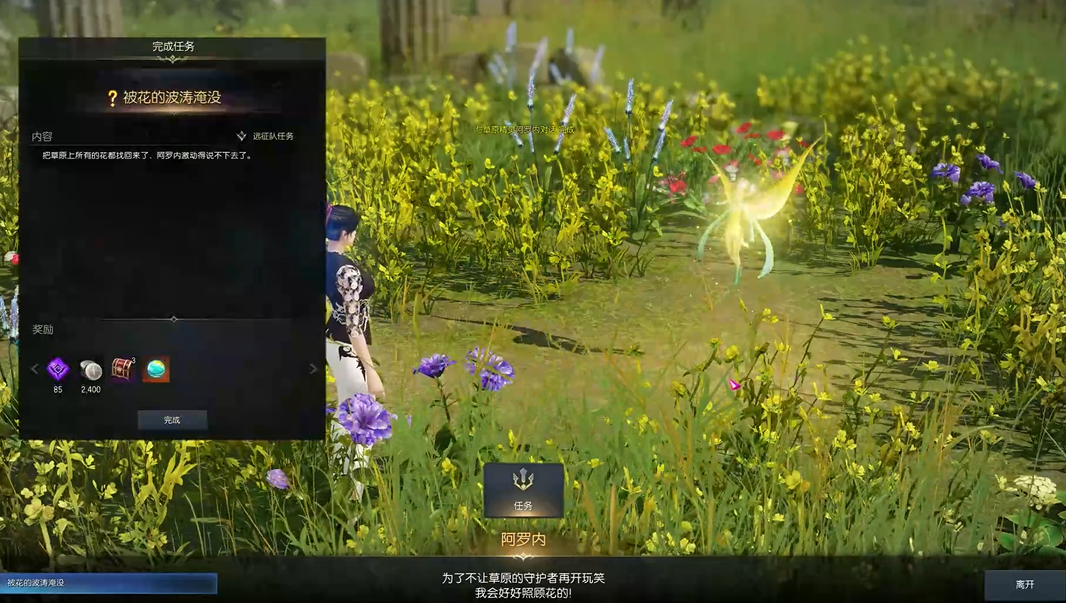Click the 完成 button to complete the quest

click(x=172, y=420)
